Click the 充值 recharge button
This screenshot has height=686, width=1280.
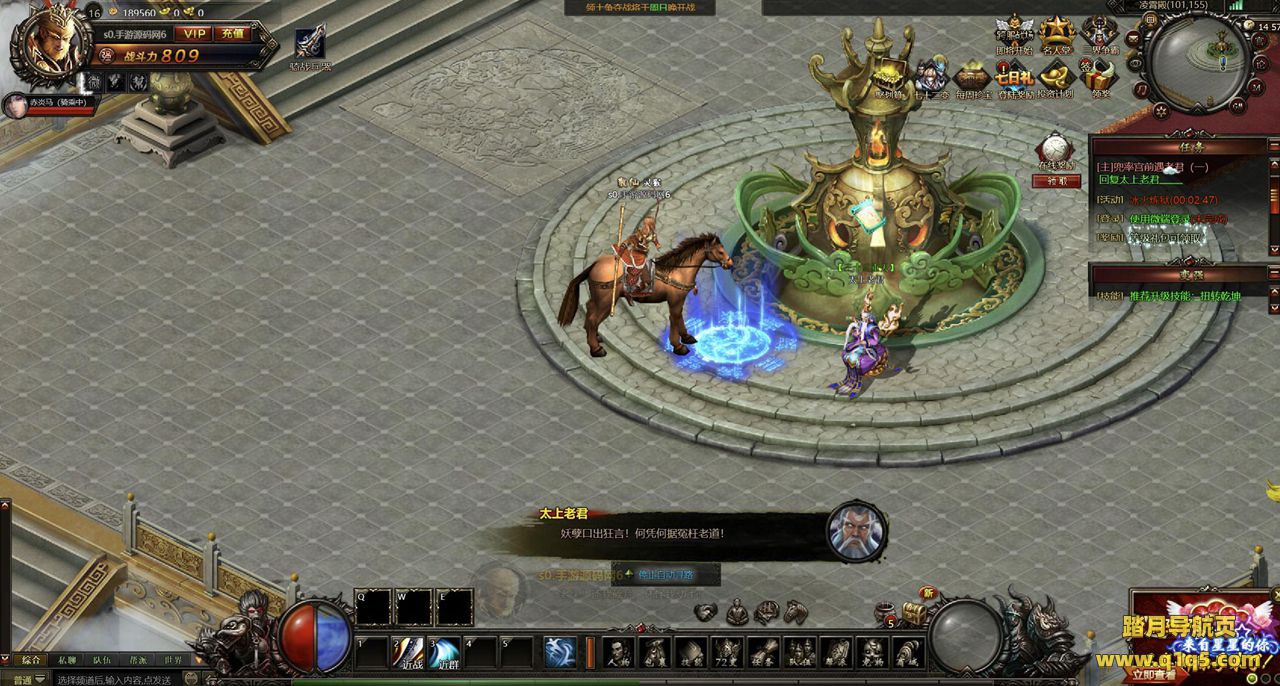[232, 33]
